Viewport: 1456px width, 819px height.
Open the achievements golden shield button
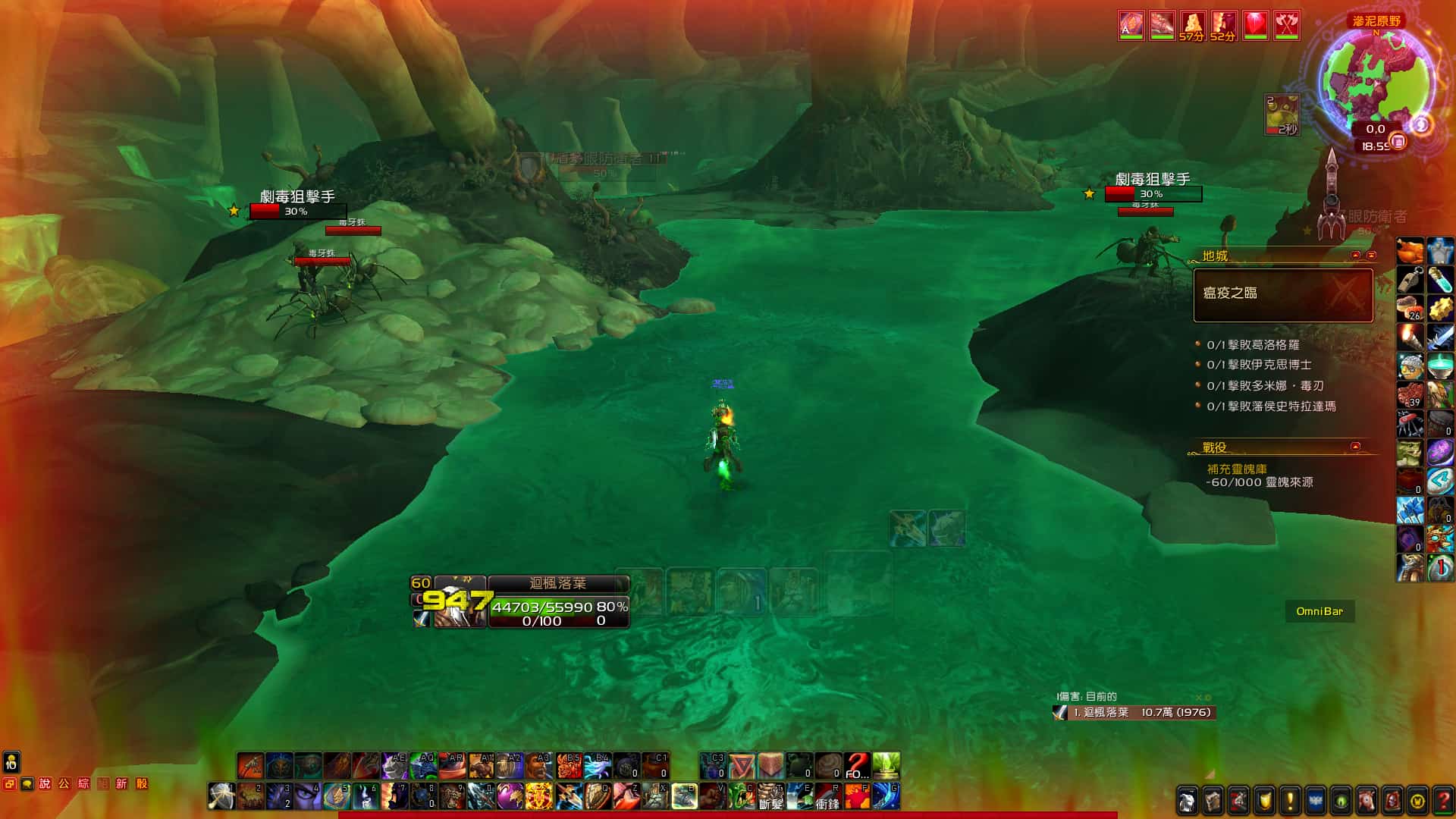[1264, 800]
